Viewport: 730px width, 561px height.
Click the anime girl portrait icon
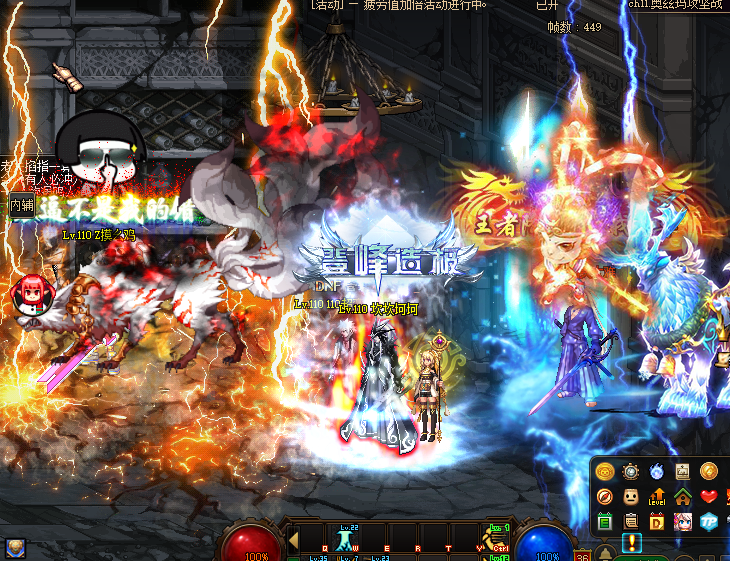click(x=682, y=521)
